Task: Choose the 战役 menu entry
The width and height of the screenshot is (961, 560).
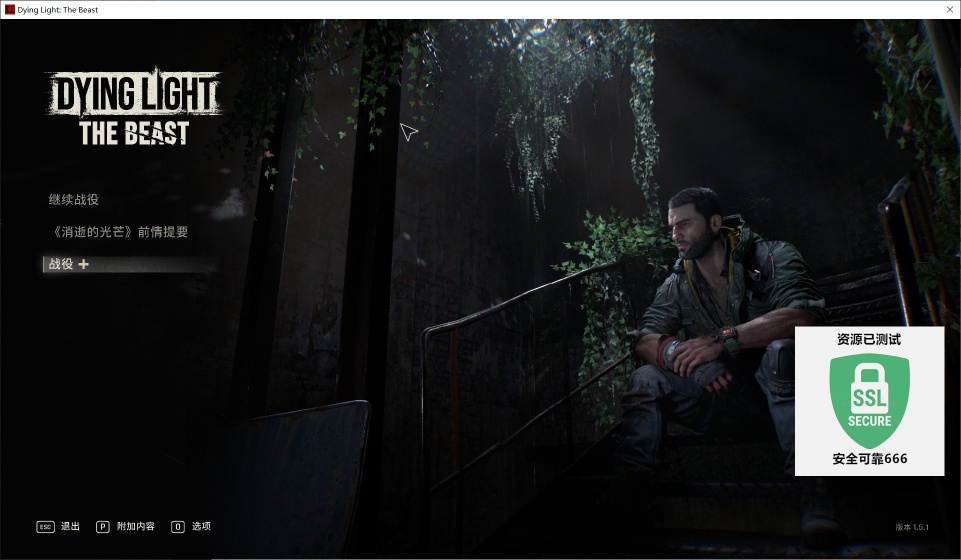Action: tap(62, 264)
